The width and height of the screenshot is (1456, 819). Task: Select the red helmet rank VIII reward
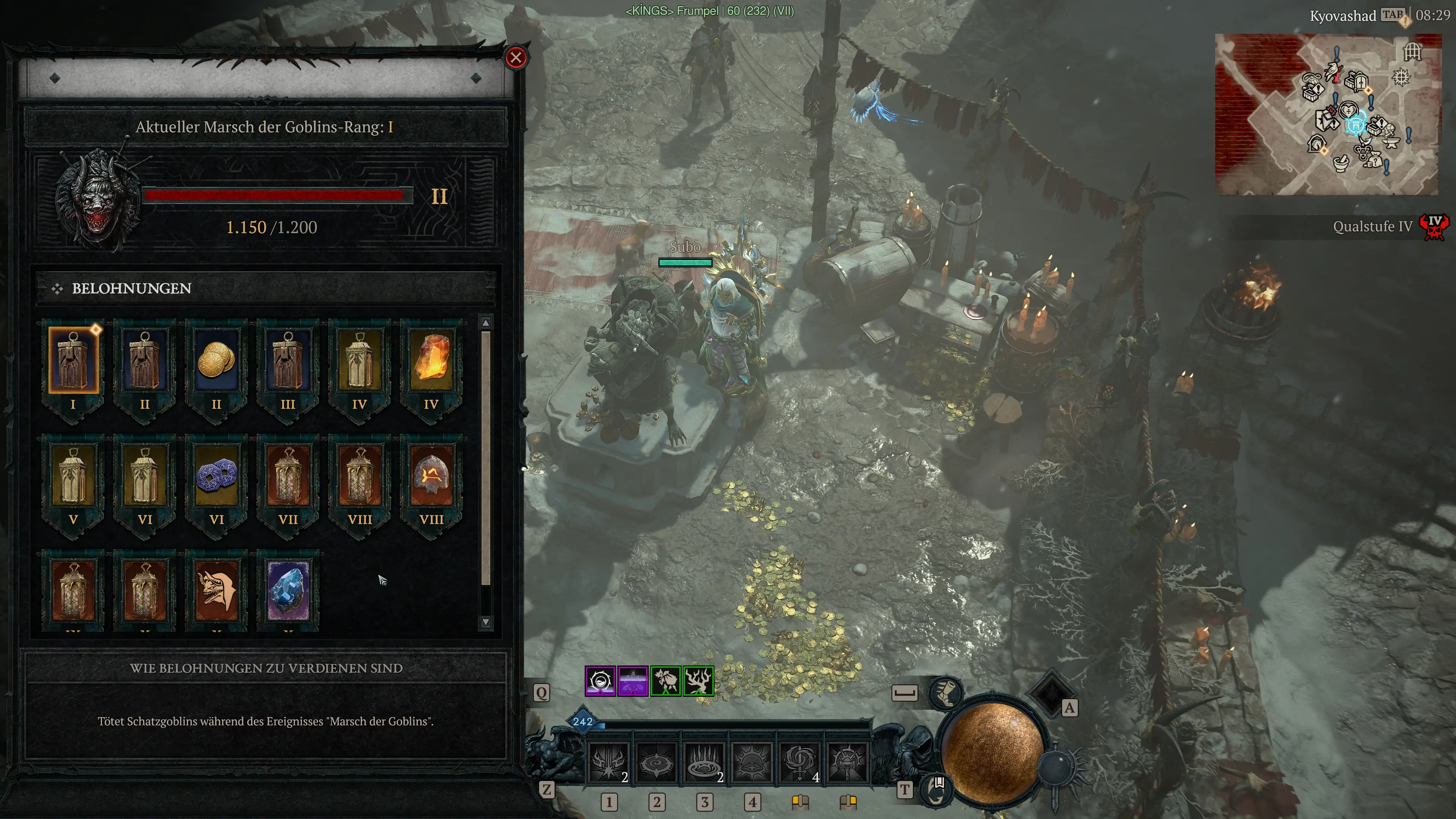coord(431,475)
